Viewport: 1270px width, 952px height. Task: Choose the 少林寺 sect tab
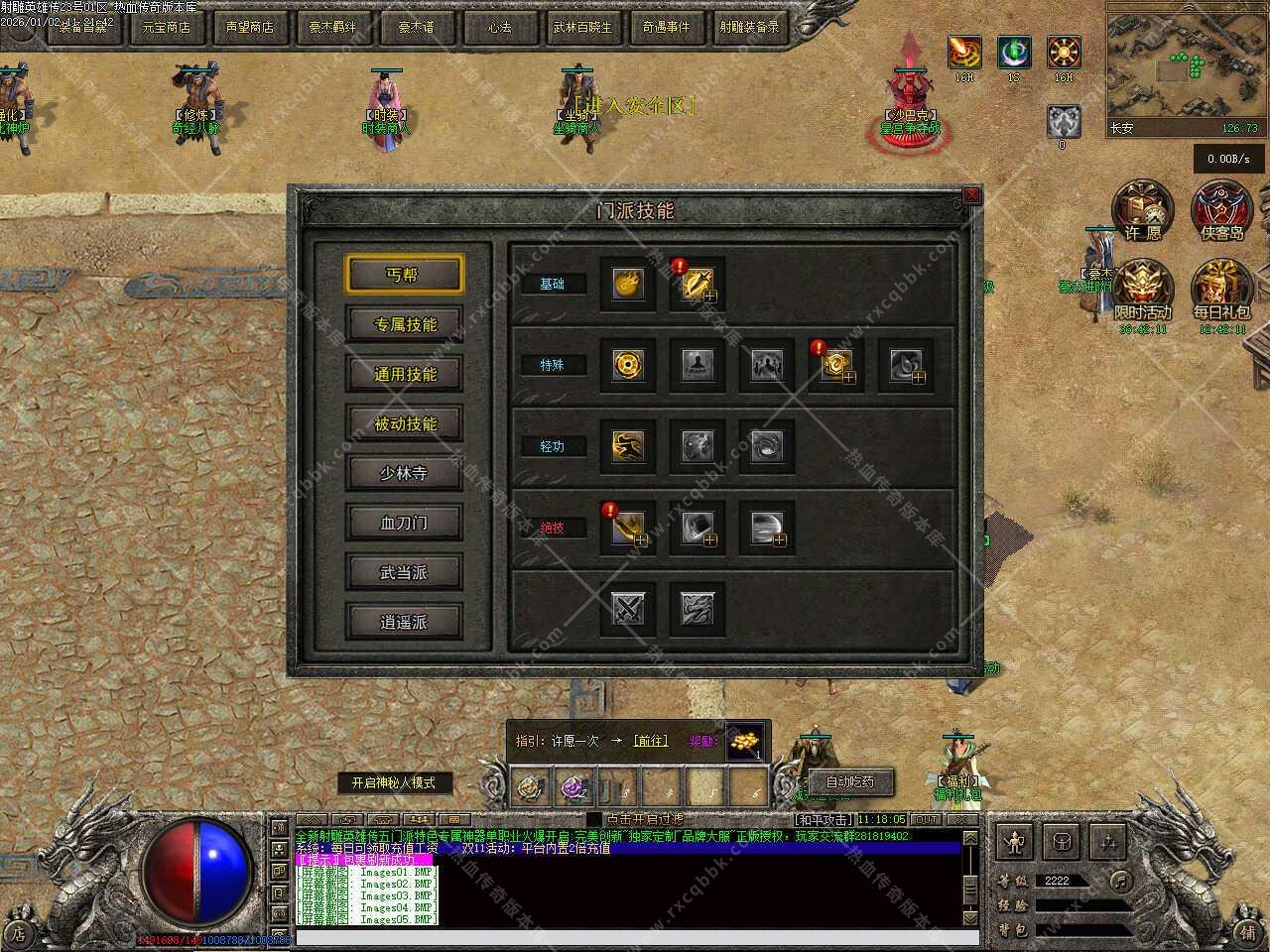pyautogui.click(x=404, y=473)
